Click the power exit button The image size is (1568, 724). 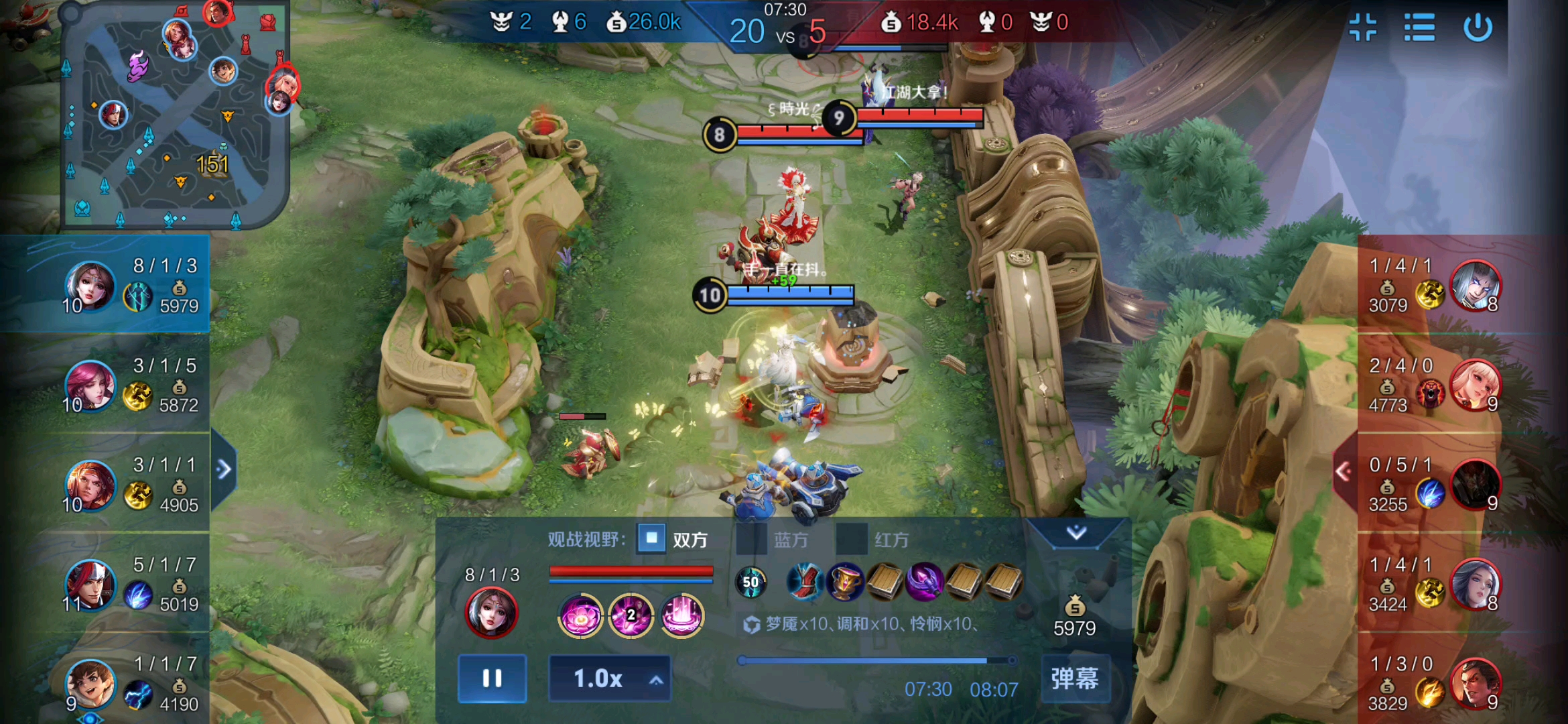coord(1477,28)
